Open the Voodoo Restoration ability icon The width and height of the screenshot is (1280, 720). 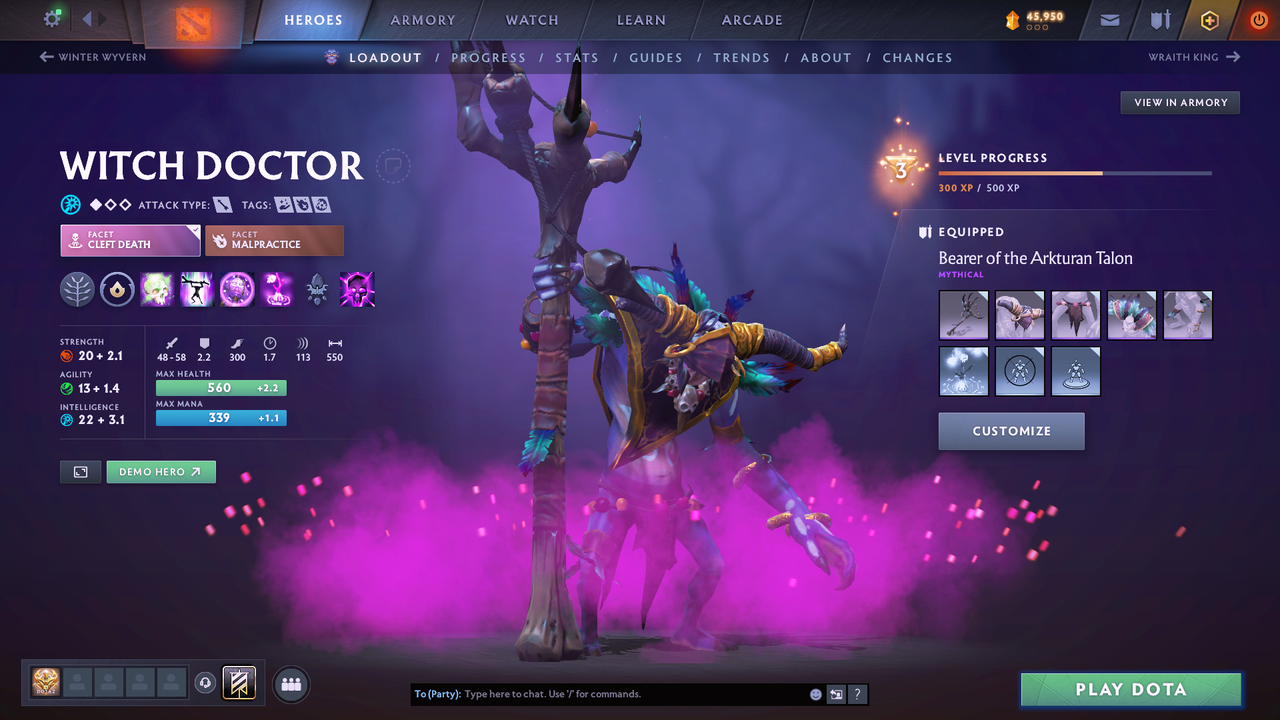(x=196, y=289)
